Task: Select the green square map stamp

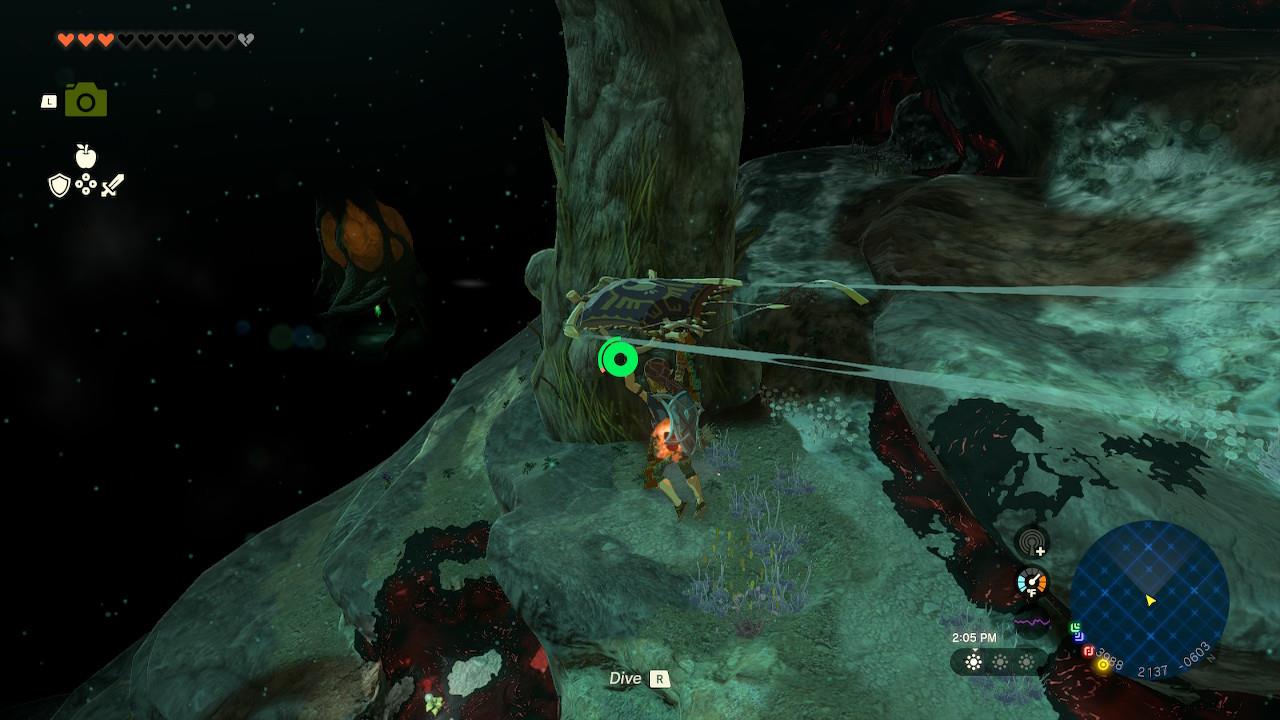Action: [1076, 628]
